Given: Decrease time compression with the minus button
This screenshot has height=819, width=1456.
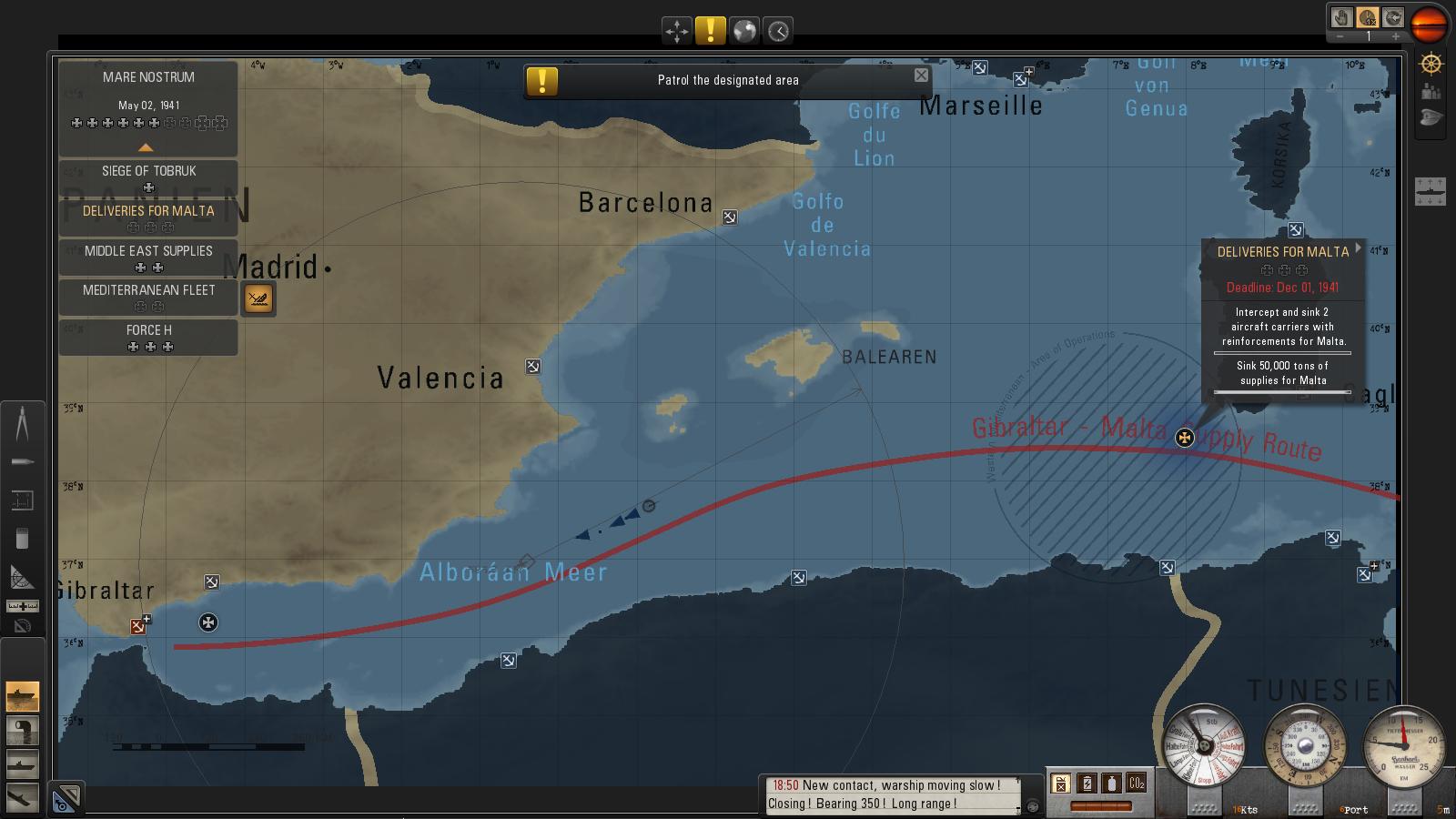Looking at the screenshot, I should tap(1340, 36).
